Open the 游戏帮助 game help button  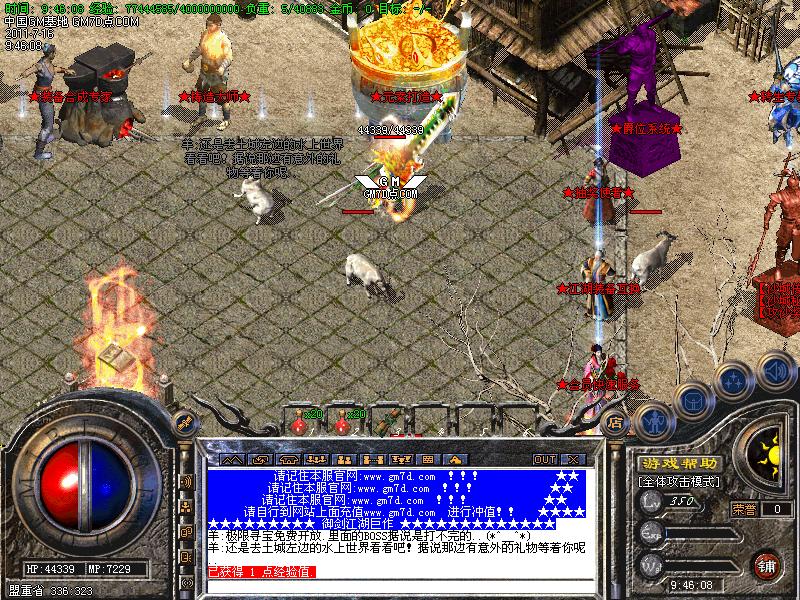(x=679, y=464)
